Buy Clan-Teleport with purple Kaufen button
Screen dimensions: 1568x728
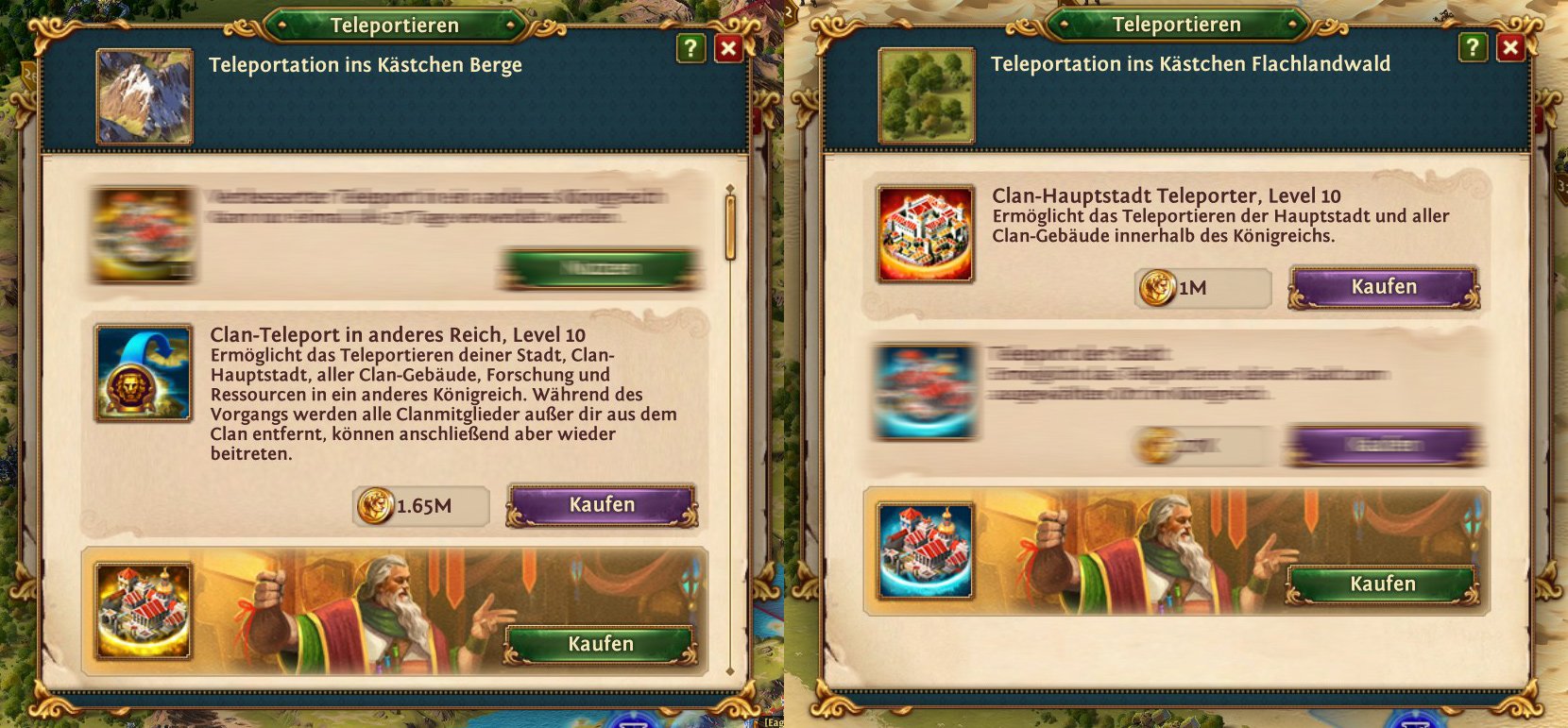point(602,505)
